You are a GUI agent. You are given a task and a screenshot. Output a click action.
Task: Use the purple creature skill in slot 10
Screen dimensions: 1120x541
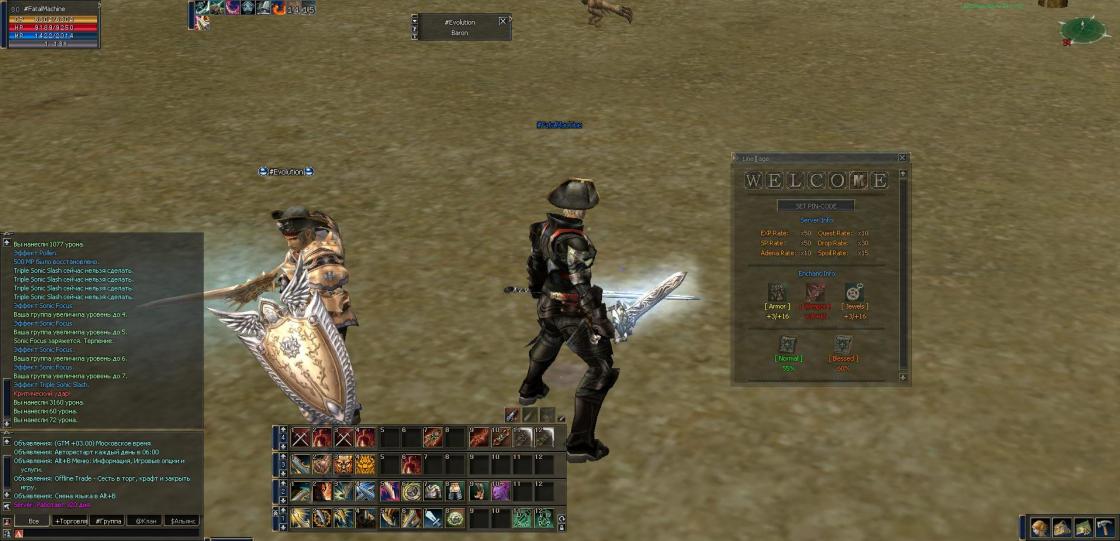499,491
